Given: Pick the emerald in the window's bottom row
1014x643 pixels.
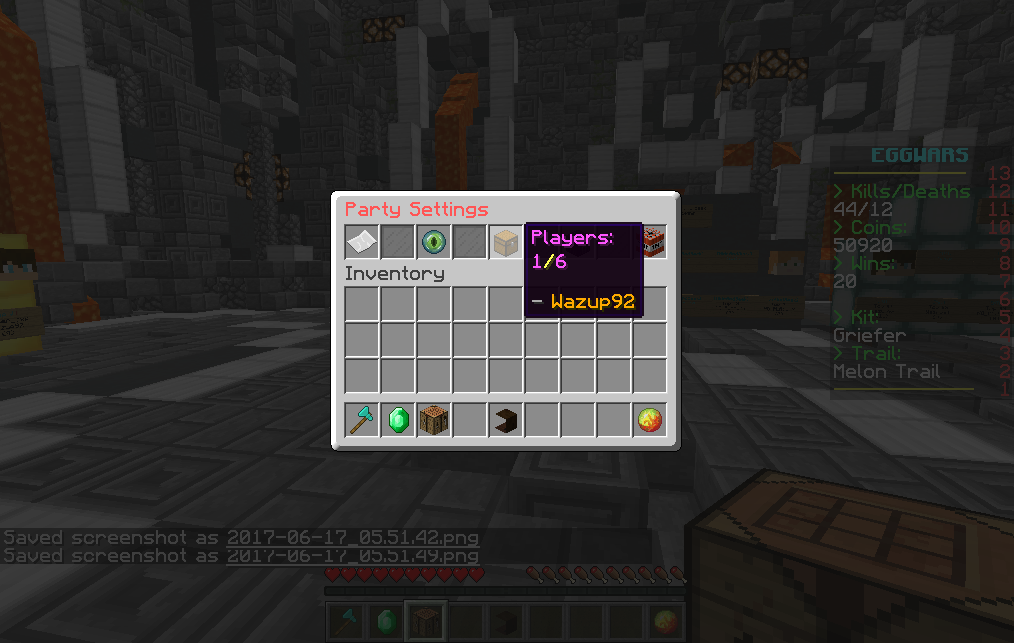Looking at the screenshot, I should [398, 421].
